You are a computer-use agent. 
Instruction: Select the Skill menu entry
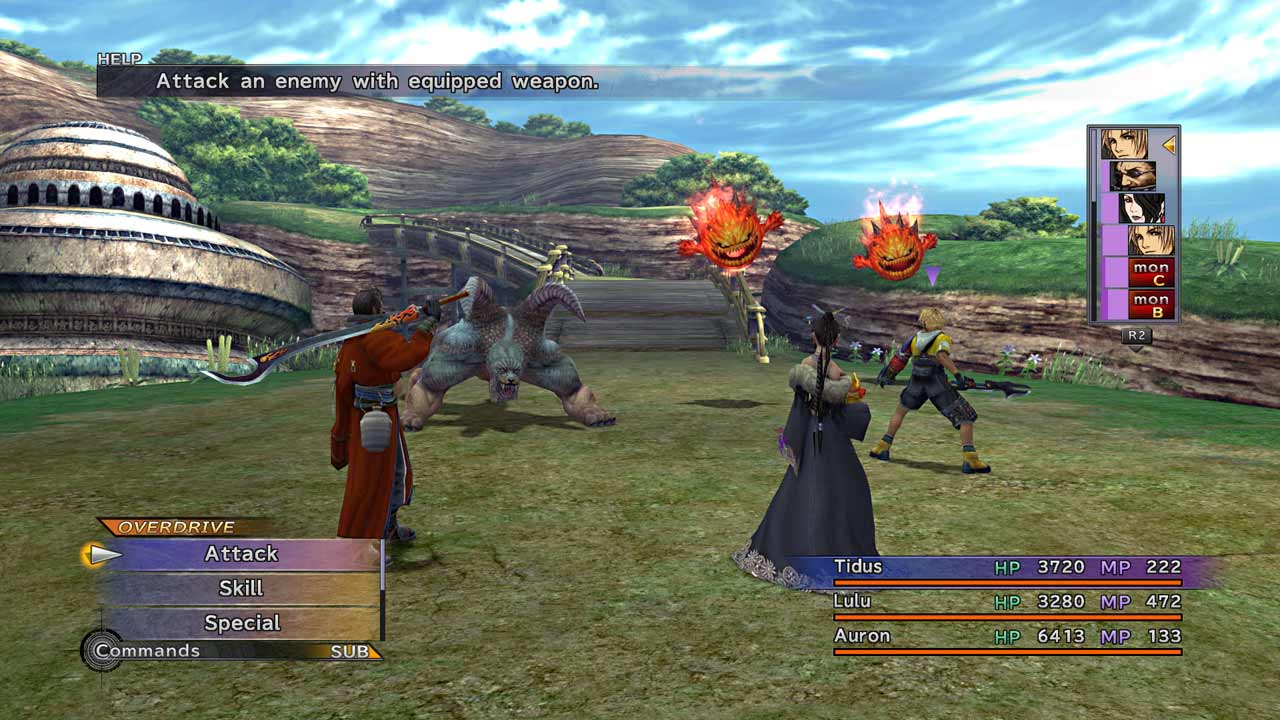pos(242,587)
